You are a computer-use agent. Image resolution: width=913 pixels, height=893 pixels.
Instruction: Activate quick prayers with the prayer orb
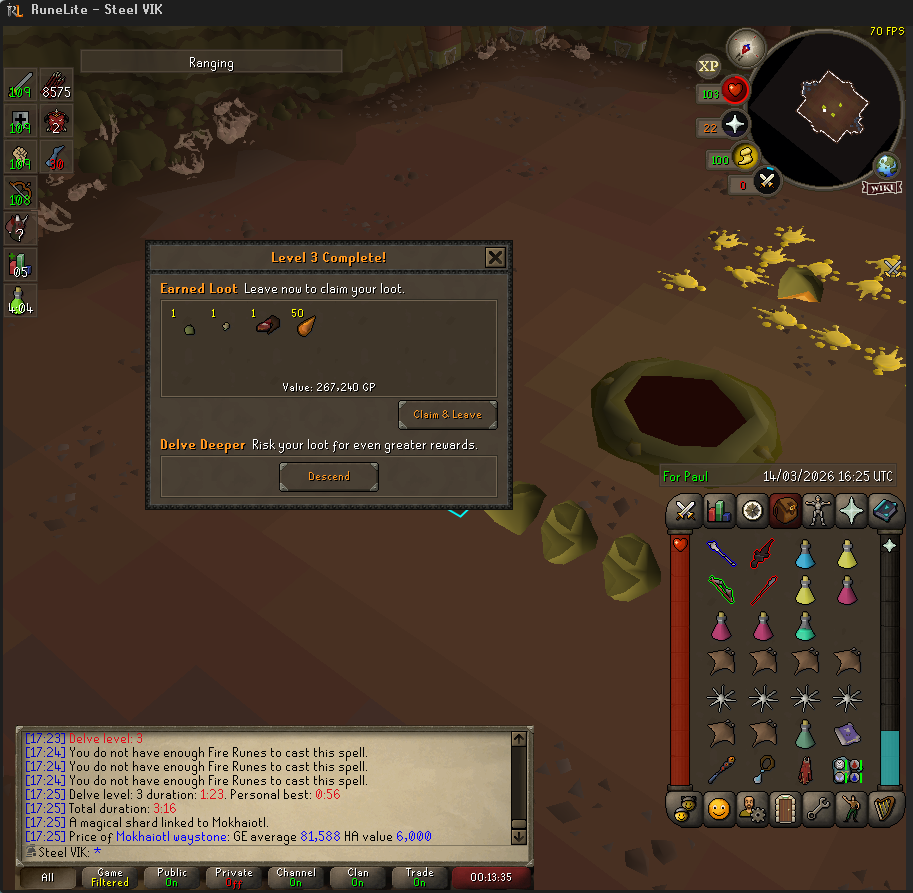coord(735,125)
